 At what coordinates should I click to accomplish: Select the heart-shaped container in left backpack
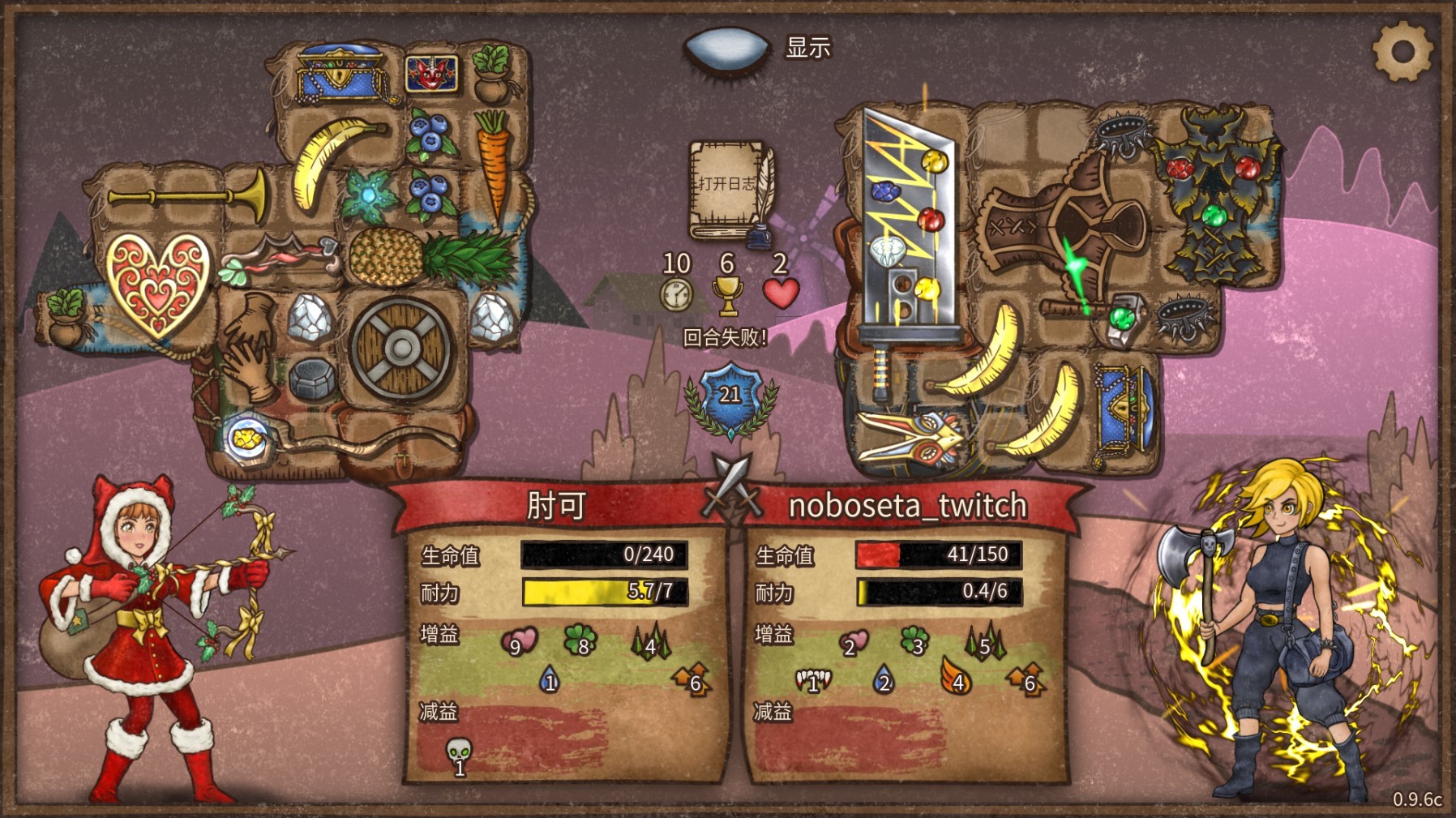pos(157,283)
